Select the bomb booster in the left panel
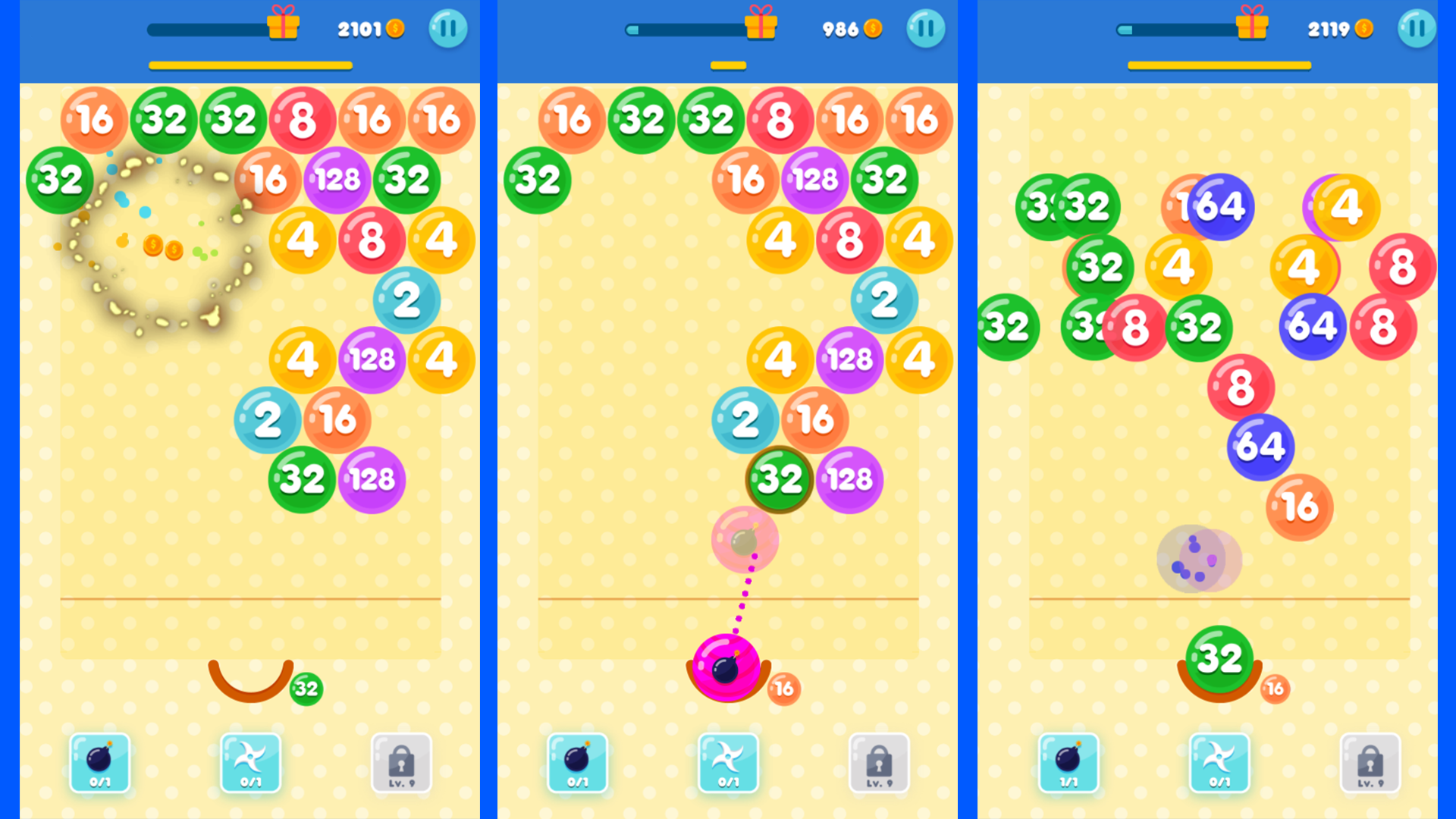Viewport: 1456px width, 819px height. (x=99, y=764)
